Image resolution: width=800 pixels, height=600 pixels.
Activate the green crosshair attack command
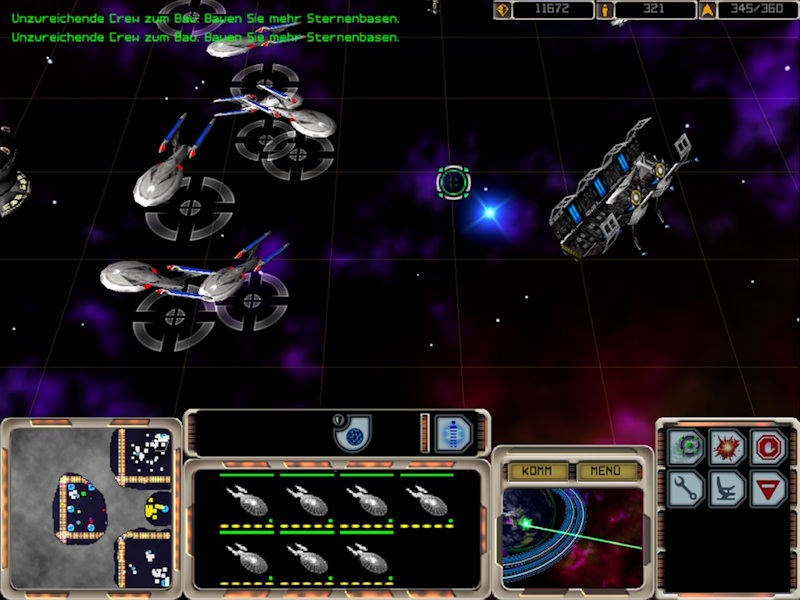coord(687,446)
